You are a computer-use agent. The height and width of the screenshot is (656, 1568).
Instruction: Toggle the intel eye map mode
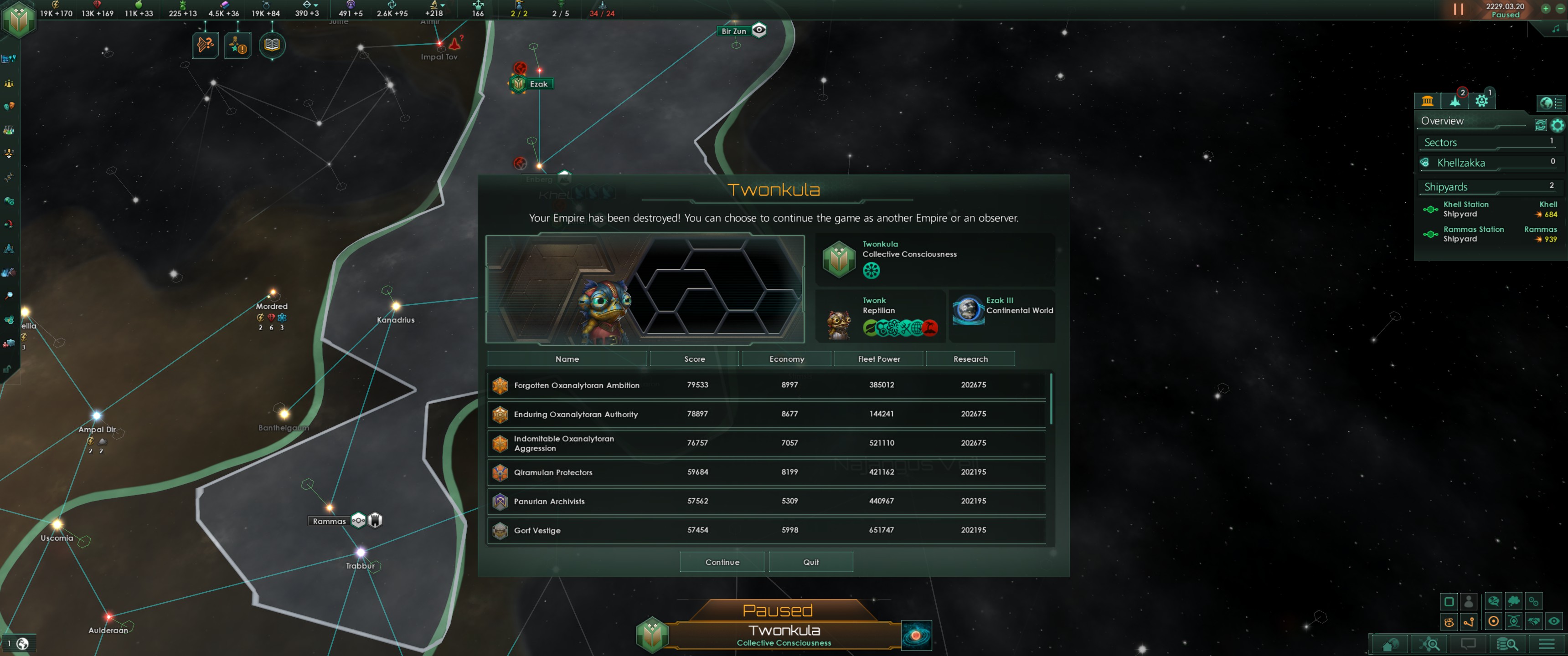coord(1554,621)
